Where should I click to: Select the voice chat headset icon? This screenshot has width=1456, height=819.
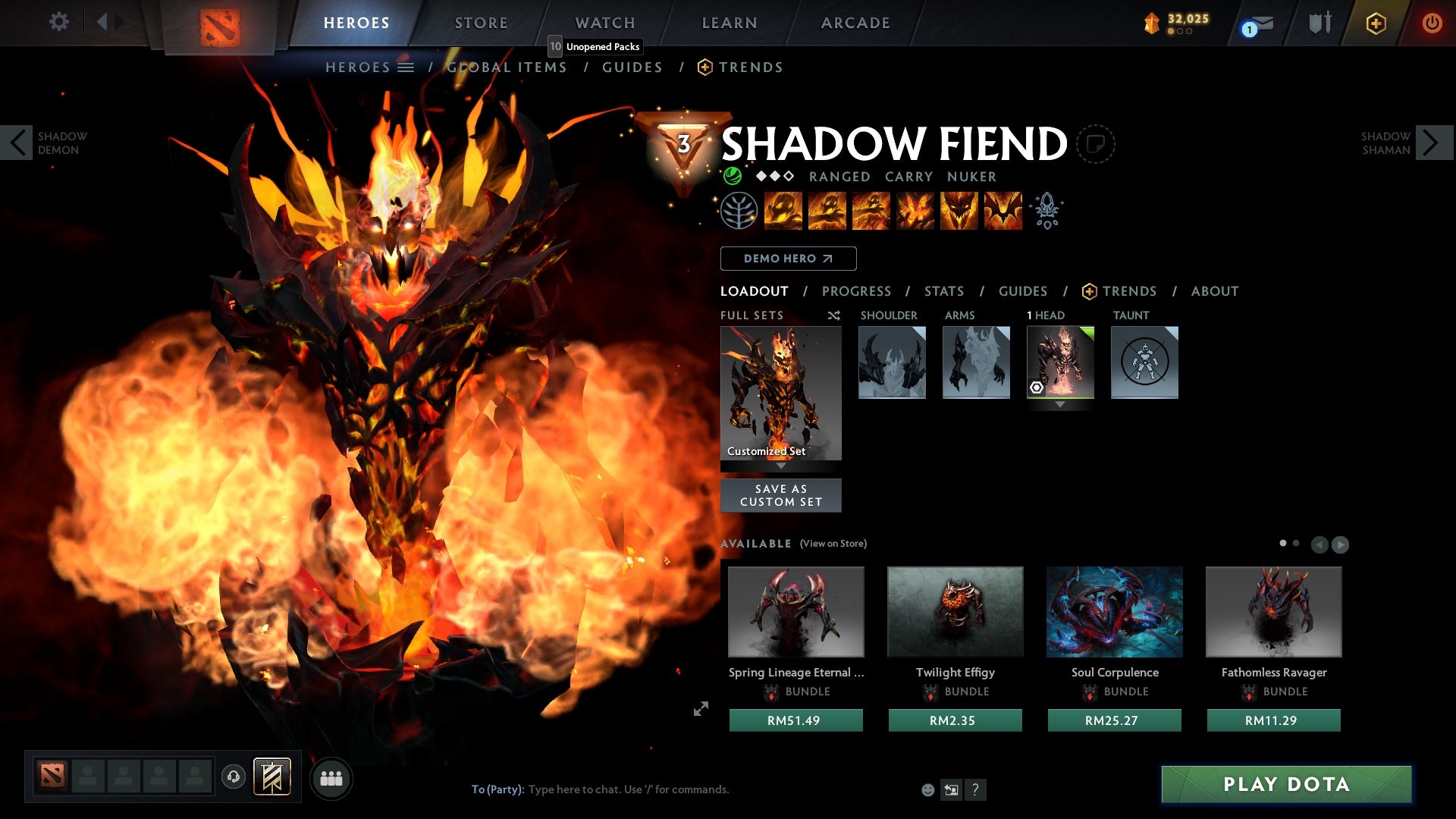coord(233,778)
